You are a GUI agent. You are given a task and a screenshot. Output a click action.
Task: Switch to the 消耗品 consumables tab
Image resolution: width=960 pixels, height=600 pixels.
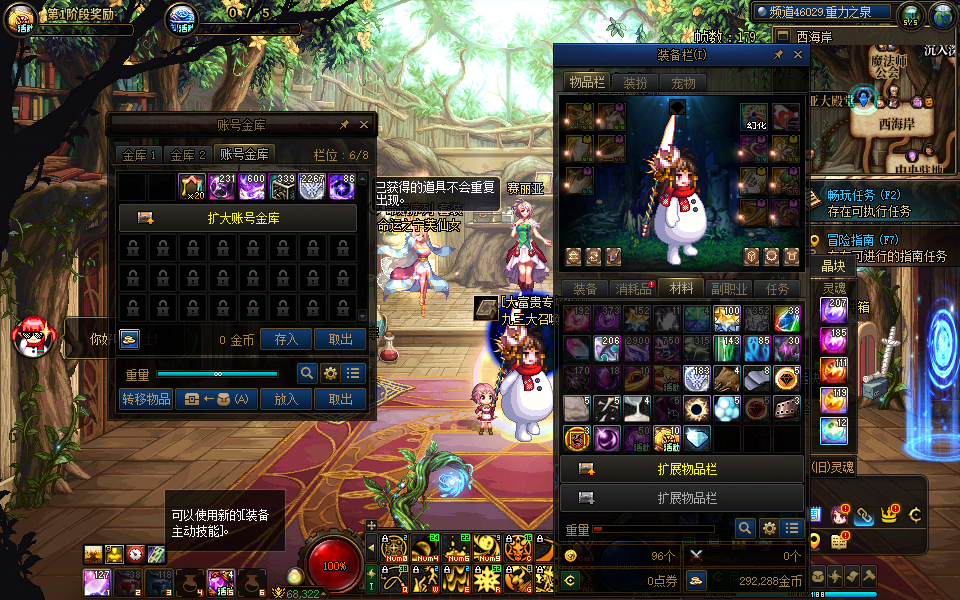coord(633,288)
